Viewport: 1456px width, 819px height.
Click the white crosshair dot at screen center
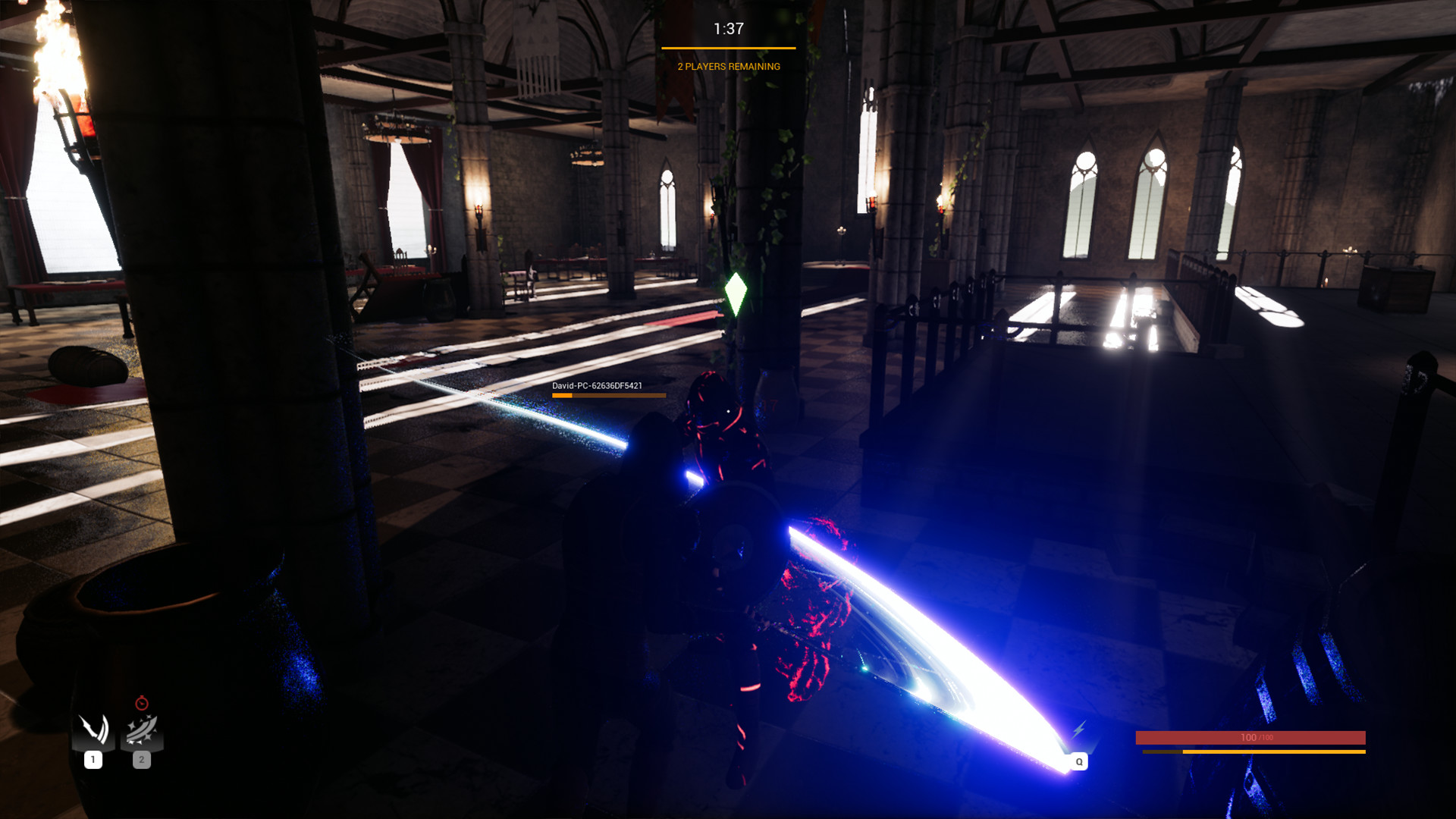pyautogui.click(x=728, y=409)
